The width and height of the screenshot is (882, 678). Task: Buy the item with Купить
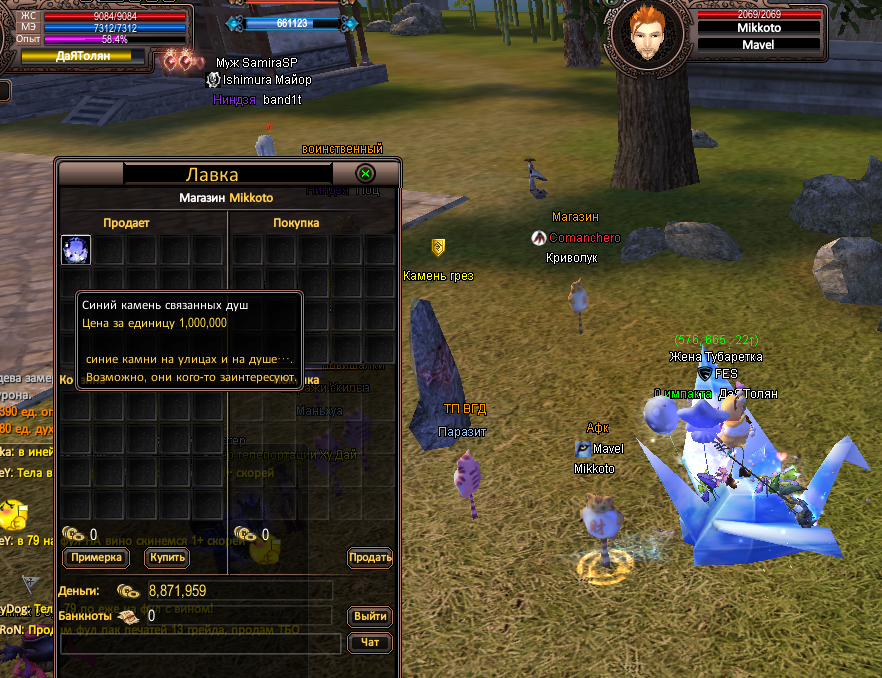[166, 557]
